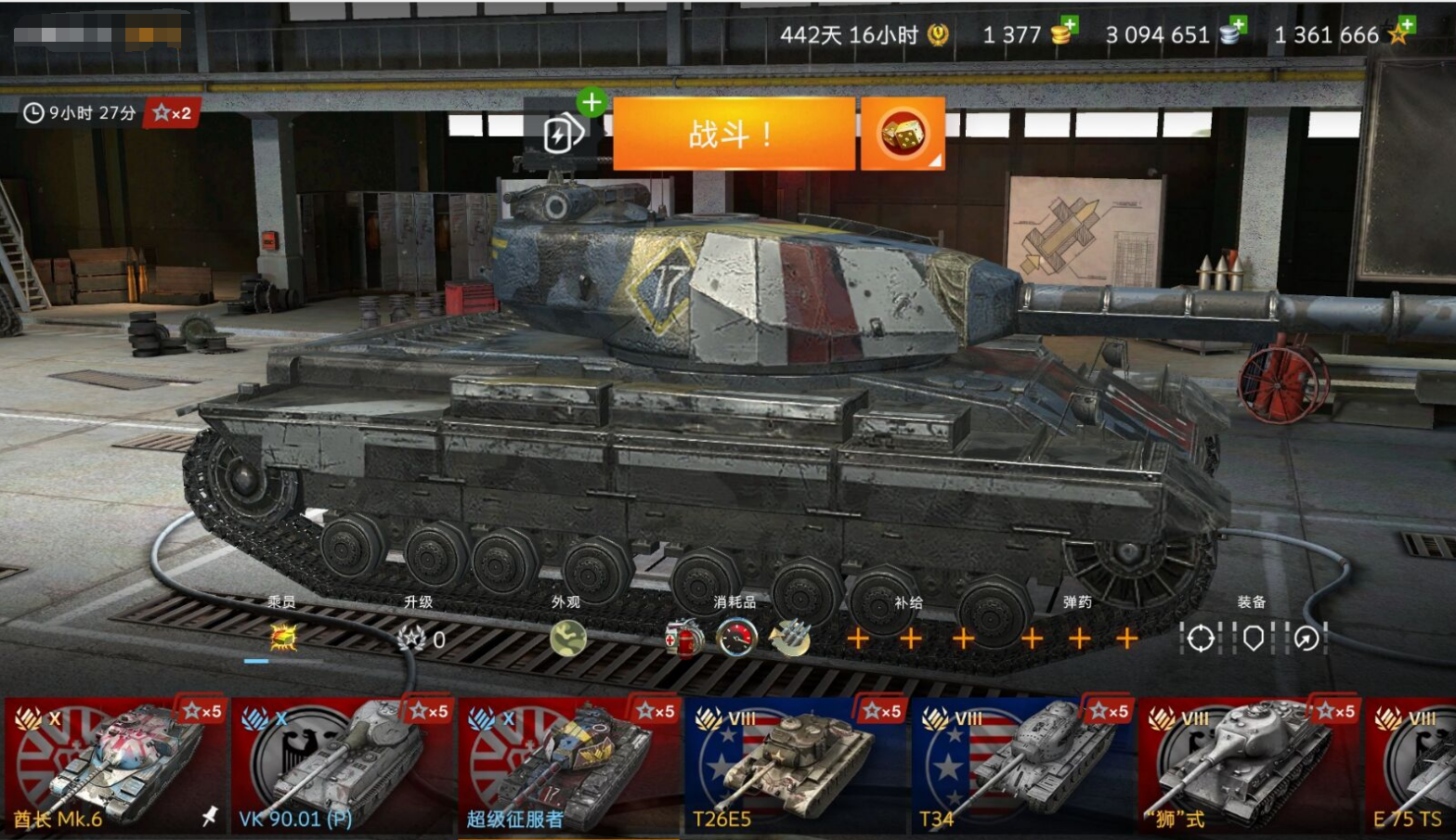Switch to the T26E5 tank

pos(797,761)
